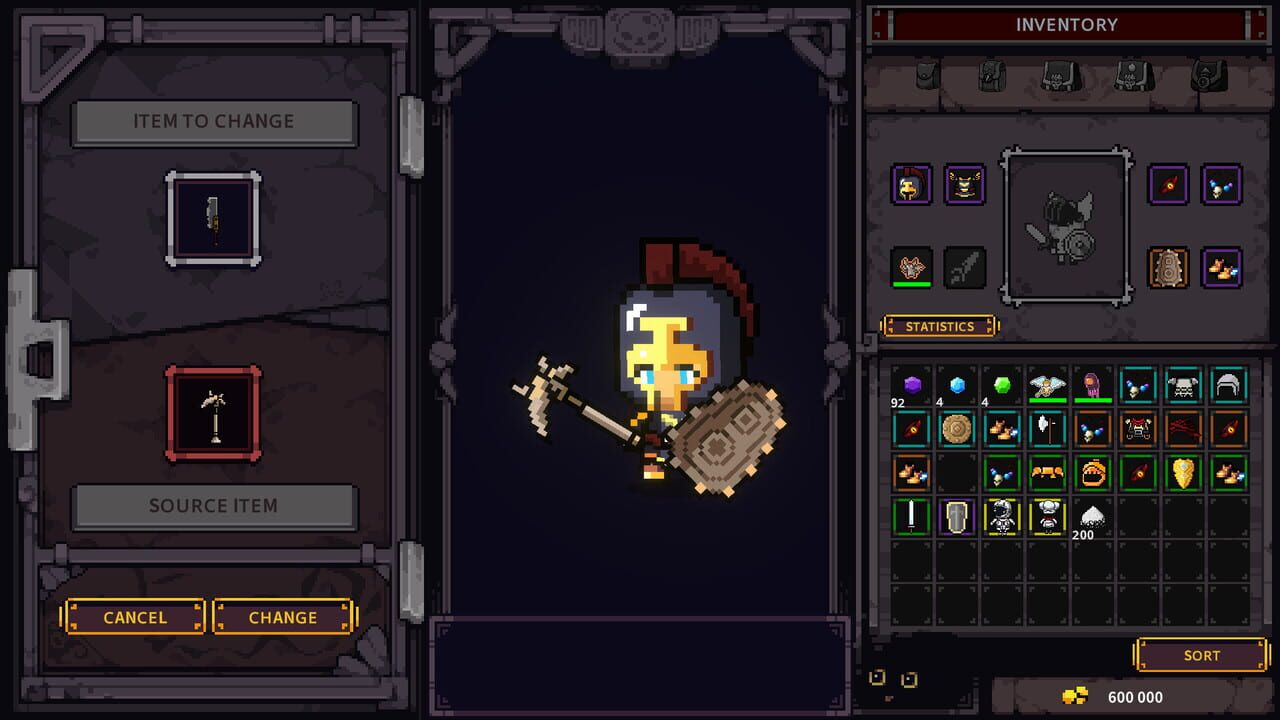Select the purple gem stack of 92
Viewport: 1280px width, 720px height.
pyautogui.click(x=911, y=387)
